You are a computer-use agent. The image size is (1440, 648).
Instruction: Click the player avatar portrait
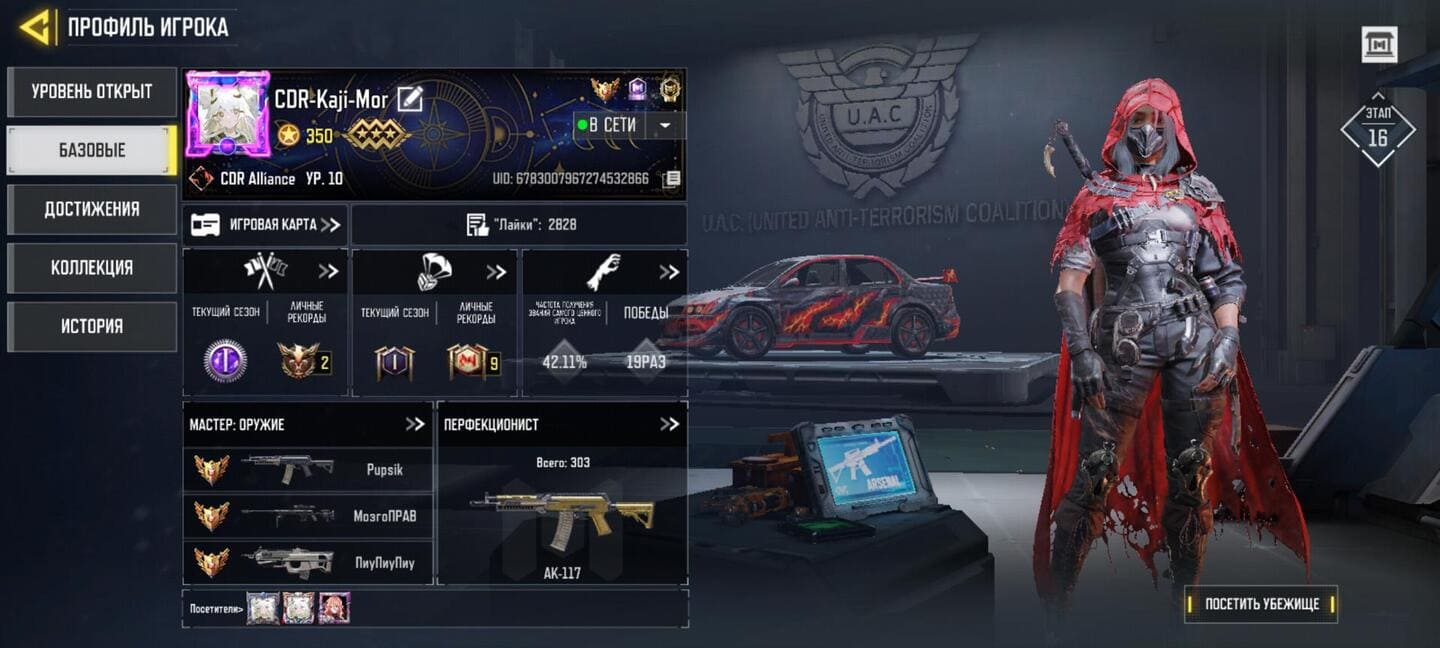click(228, 114)
